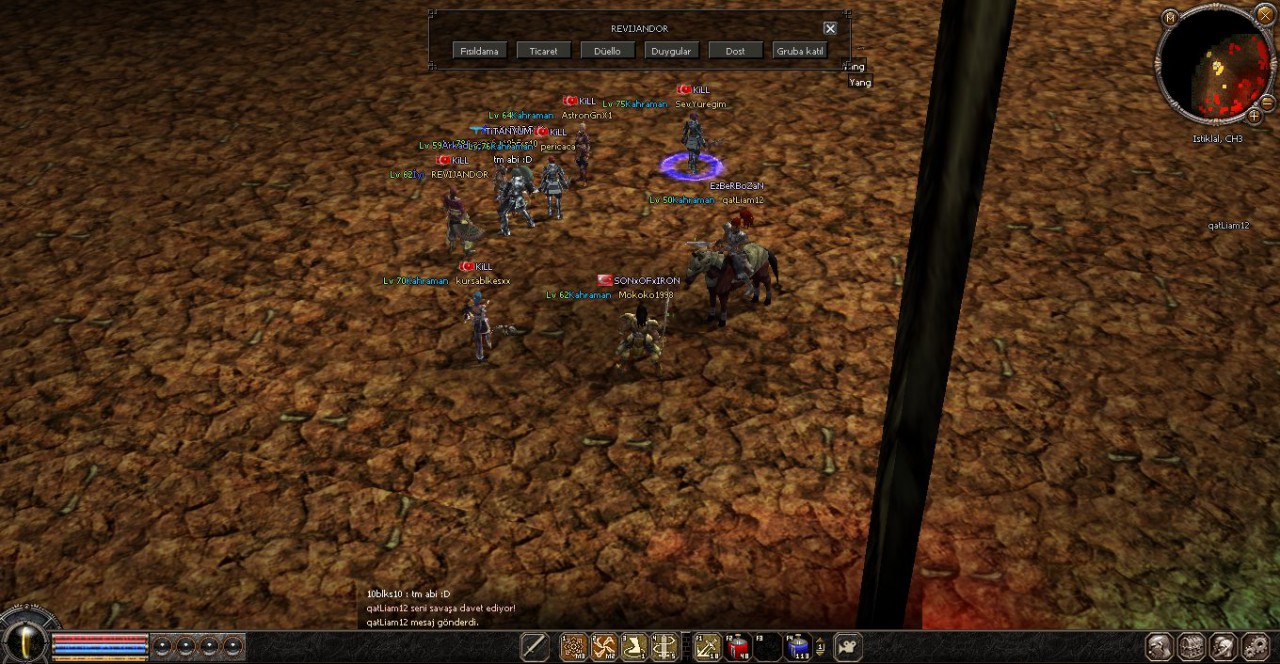
Task: Zoom in the minimap with the plus button
Action: click(1254, 116)
